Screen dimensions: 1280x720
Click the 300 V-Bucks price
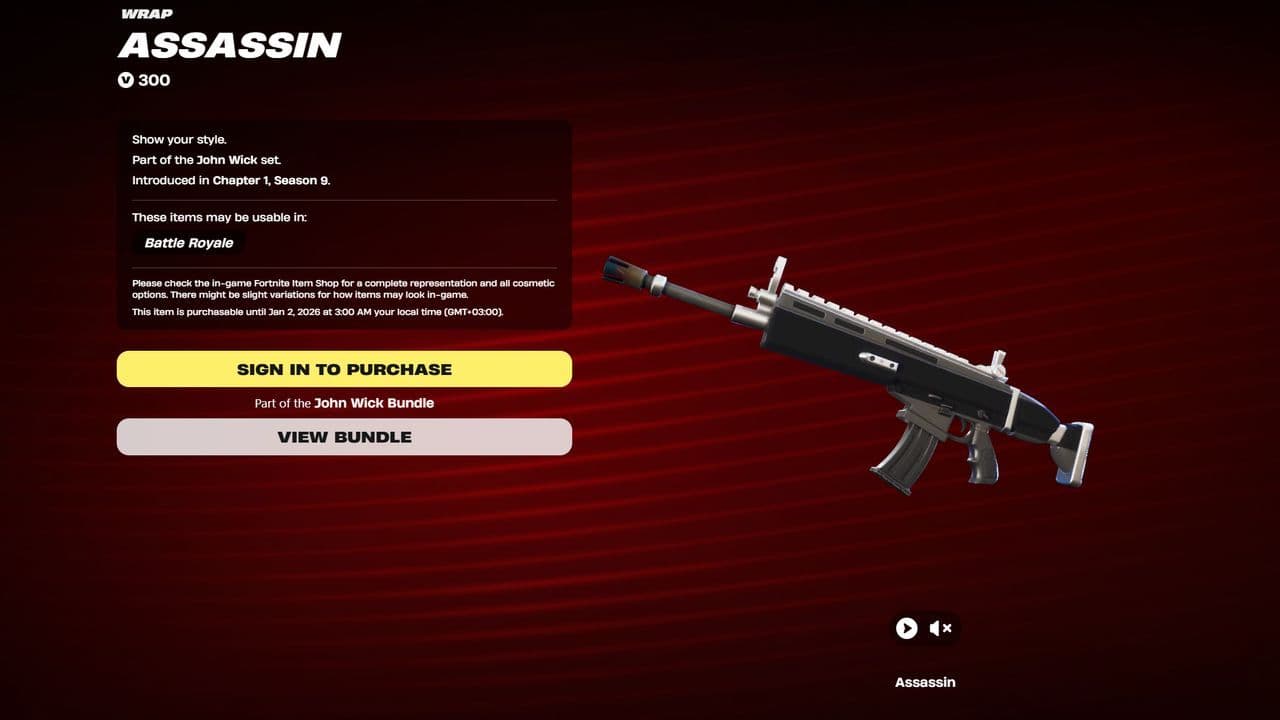coord(152,80)
